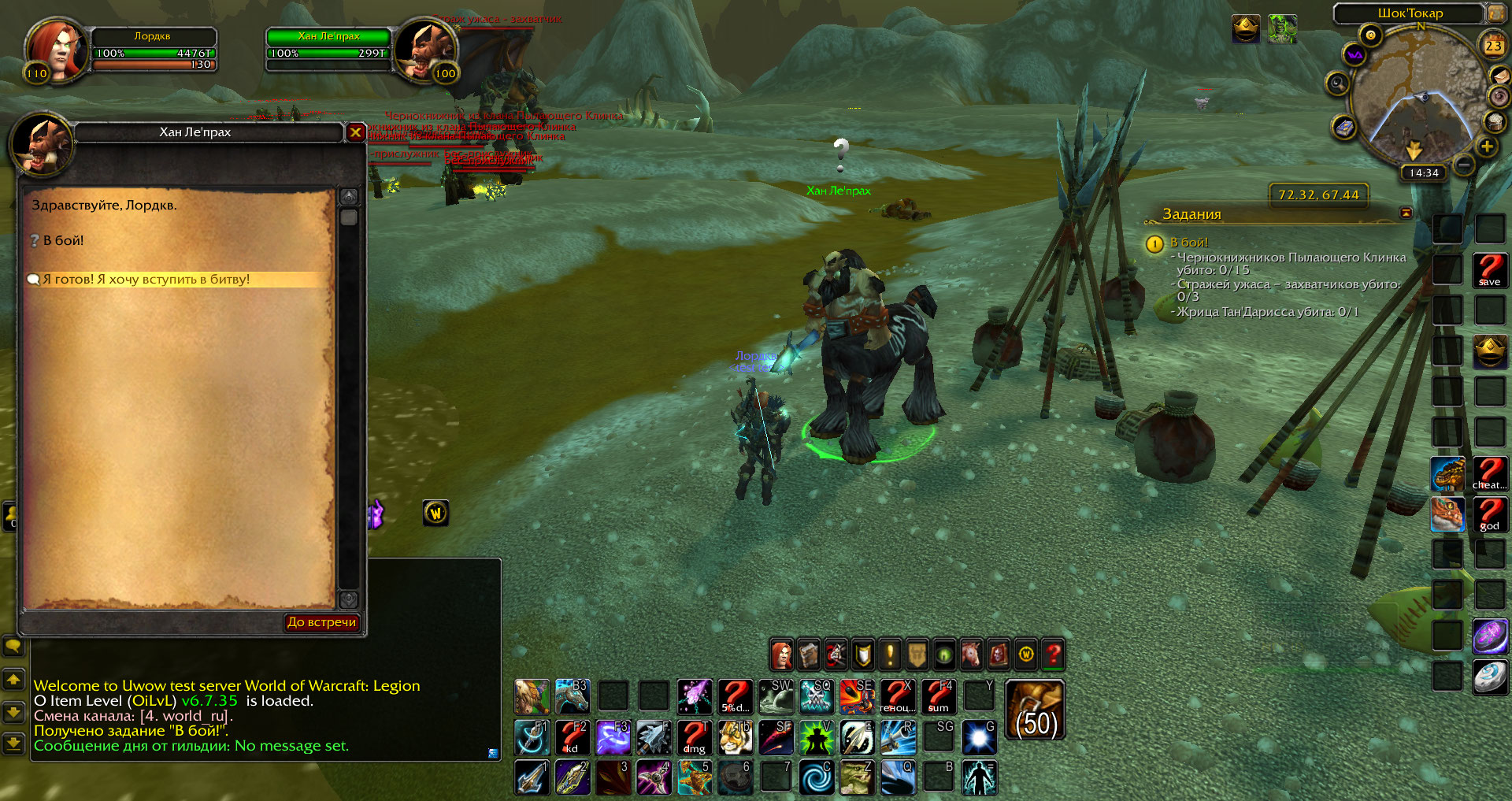
Task: Open the calendar showing day 23
Action: tap(1493, 46)
